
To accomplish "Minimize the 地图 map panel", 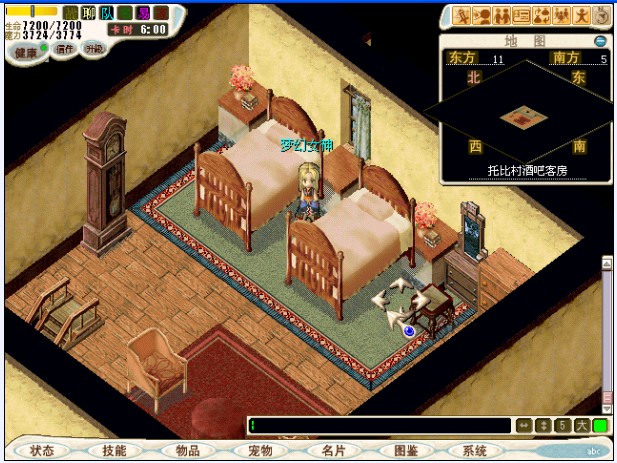I will coord(600,41).
